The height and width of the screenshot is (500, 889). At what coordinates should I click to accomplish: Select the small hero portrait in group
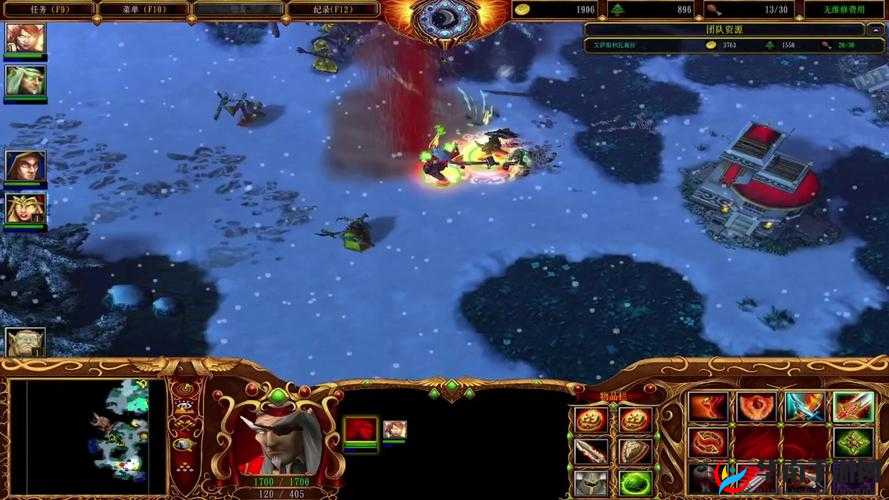(x=394, y=429)
